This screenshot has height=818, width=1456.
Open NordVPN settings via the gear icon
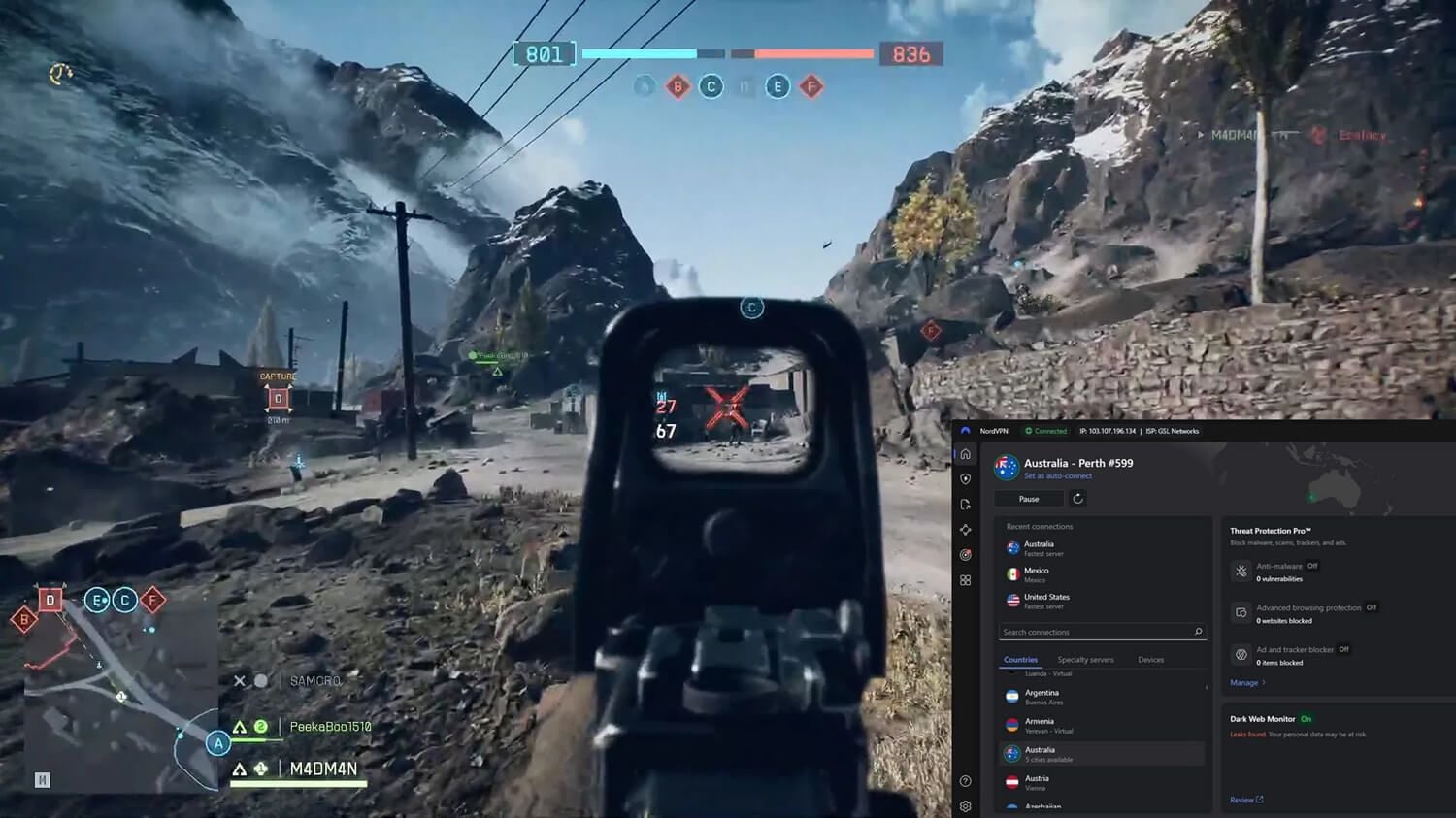966,806
